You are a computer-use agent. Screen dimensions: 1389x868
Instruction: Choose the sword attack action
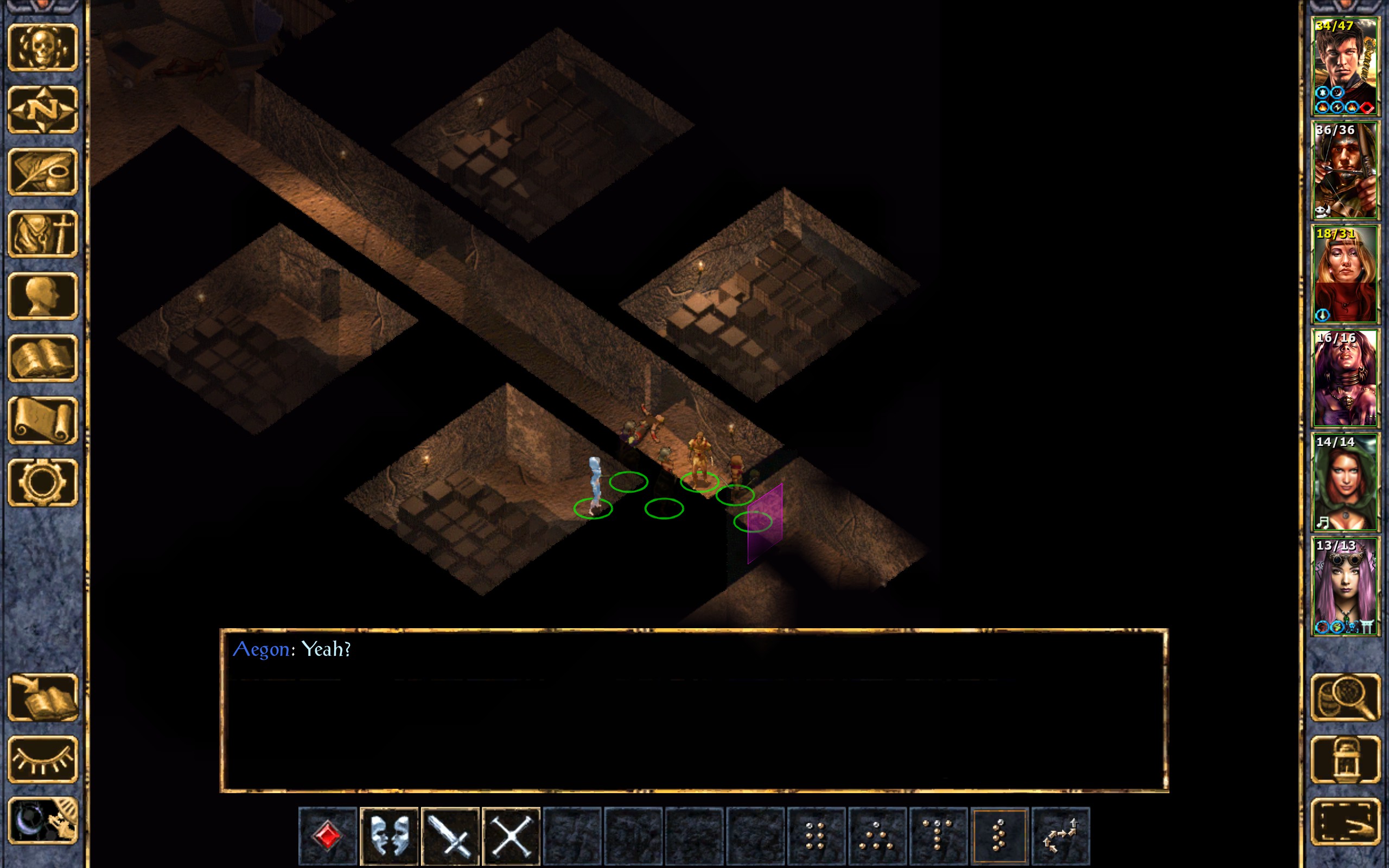450,835
